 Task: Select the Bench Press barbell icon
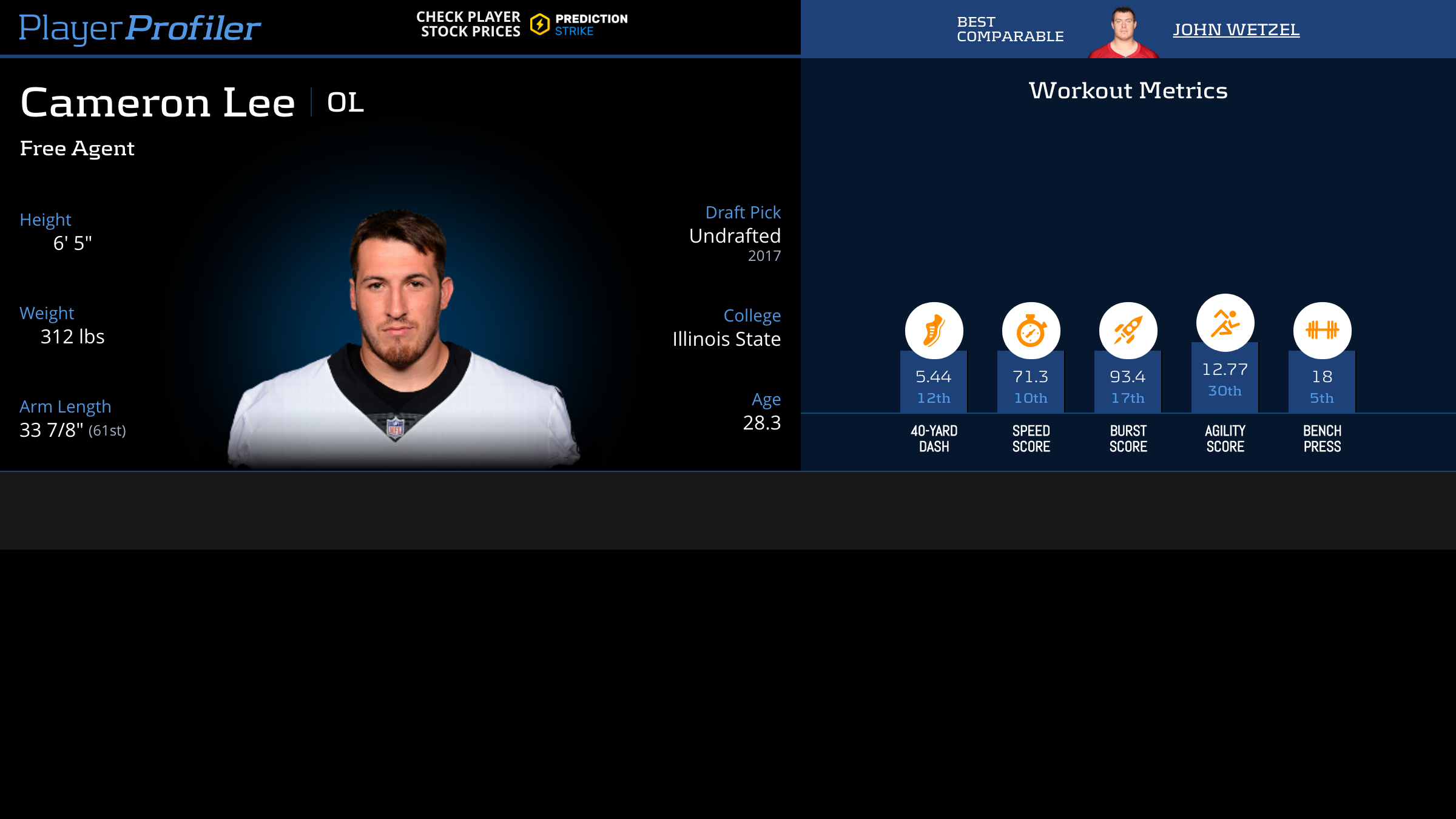[x=1322, y=331]
